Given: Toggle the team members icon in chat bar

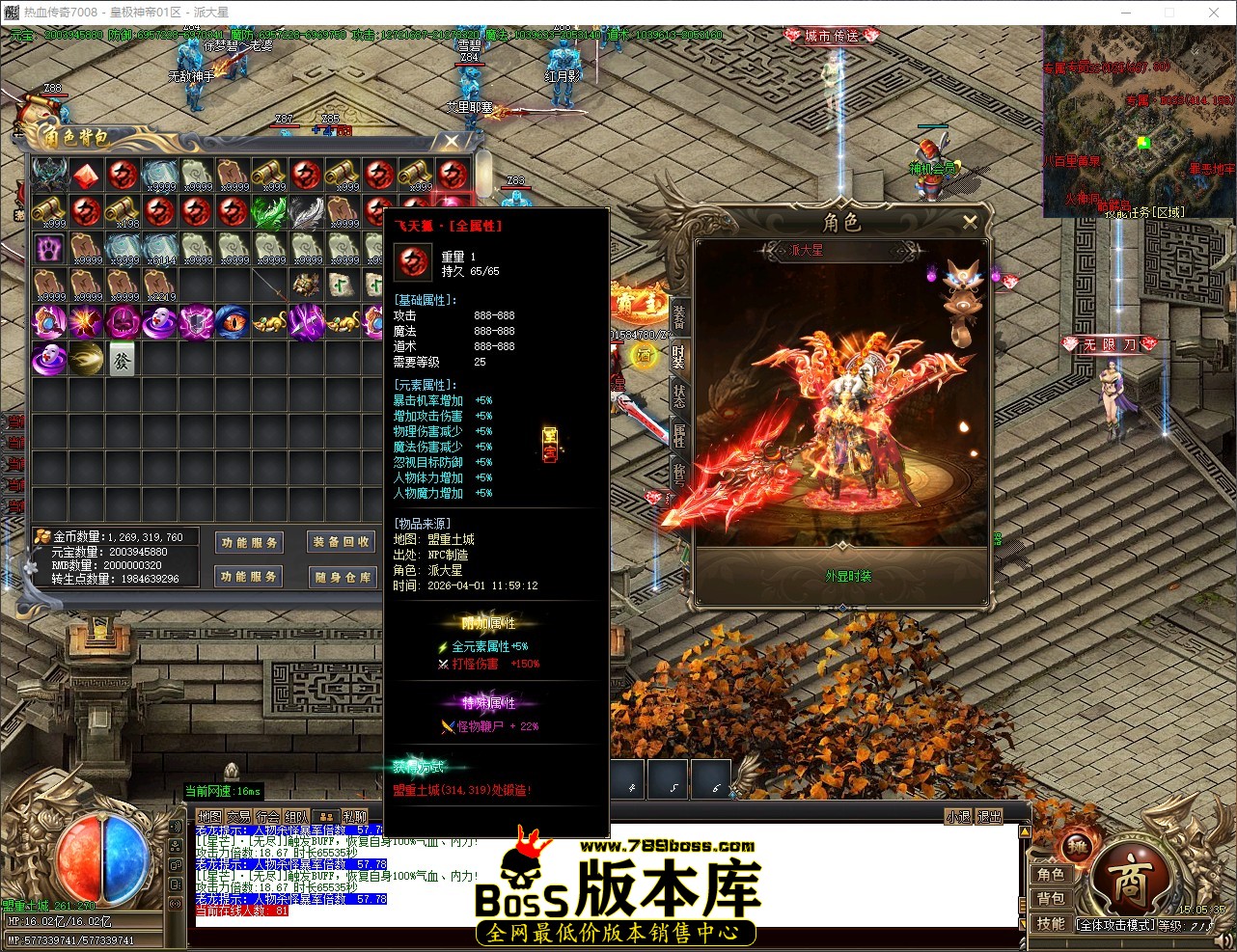Looking at the screenshot, I should click(x=325, y=817).
